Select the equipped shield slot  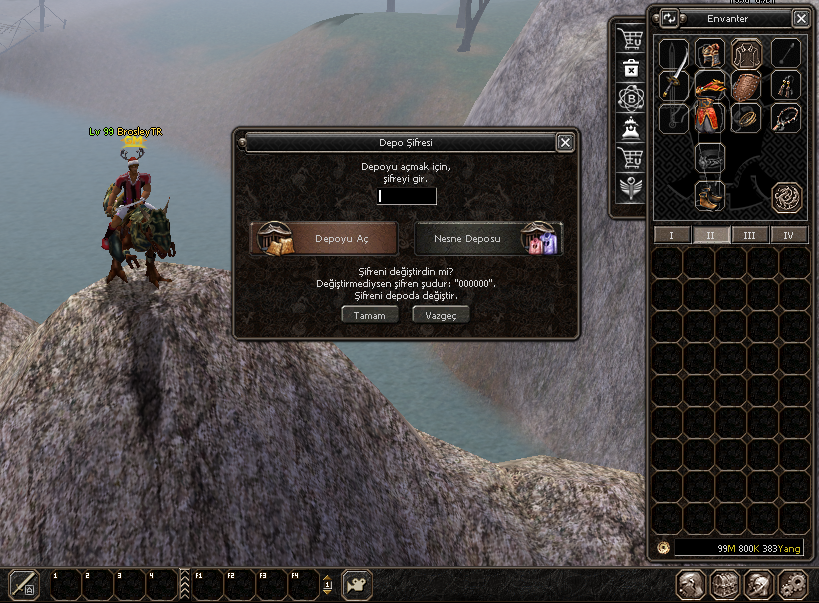[745, 86]
